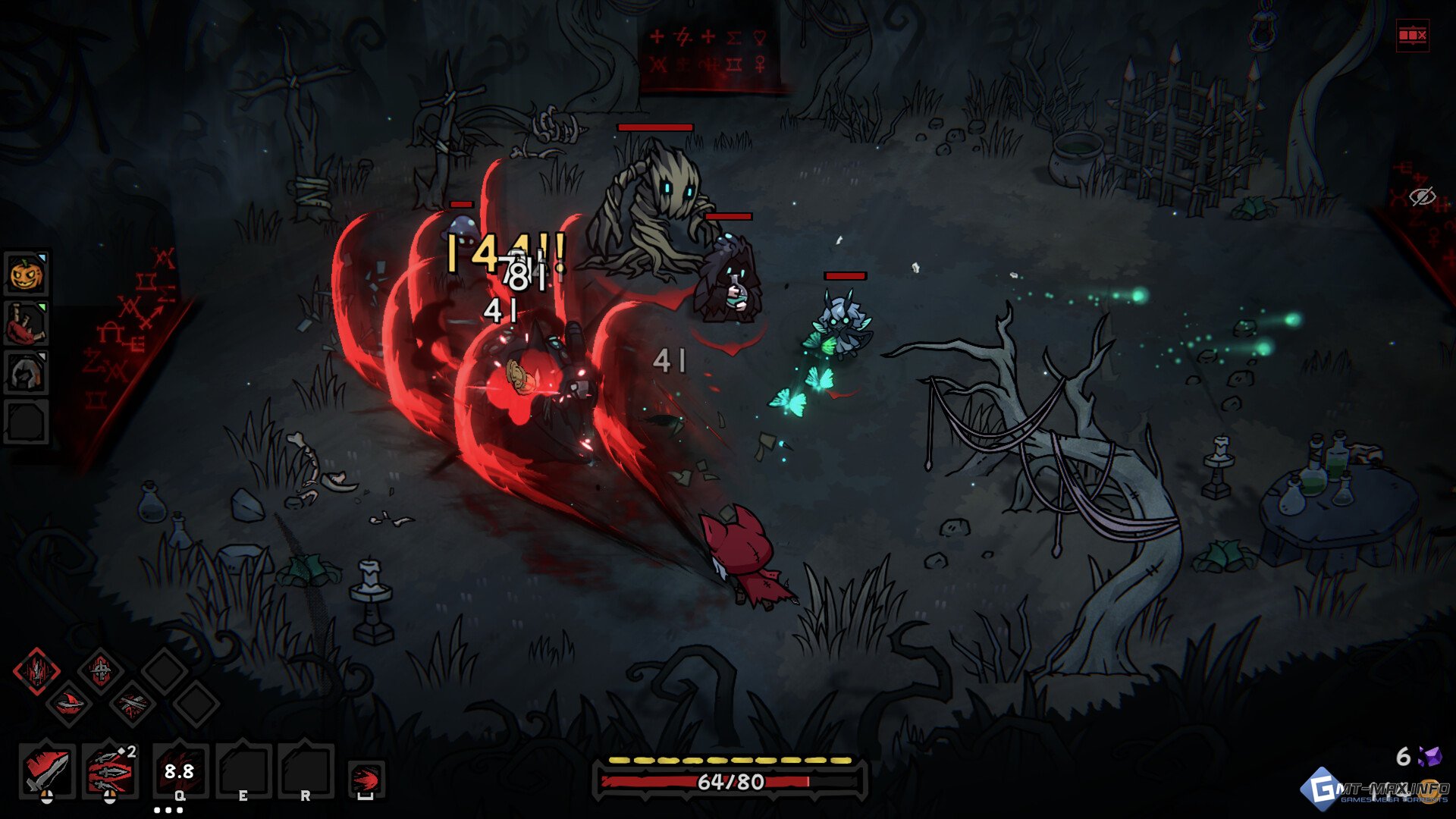
Task: Activate the red dash ability icon
Action: coord(366,779)
